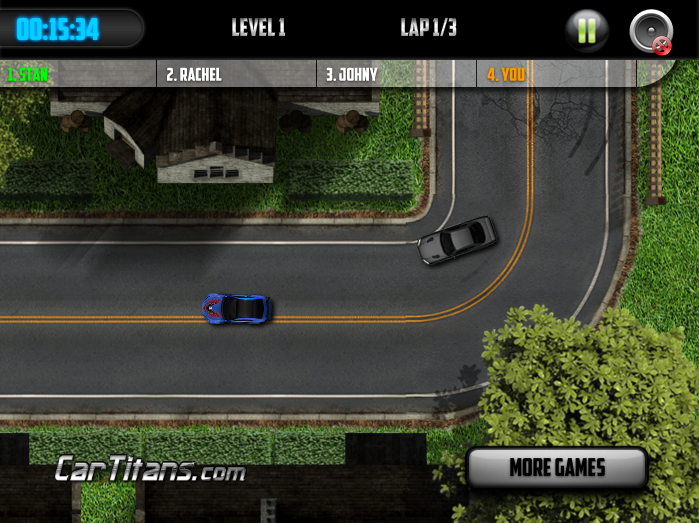Pause the race with the green pause button

click(587, 30)
